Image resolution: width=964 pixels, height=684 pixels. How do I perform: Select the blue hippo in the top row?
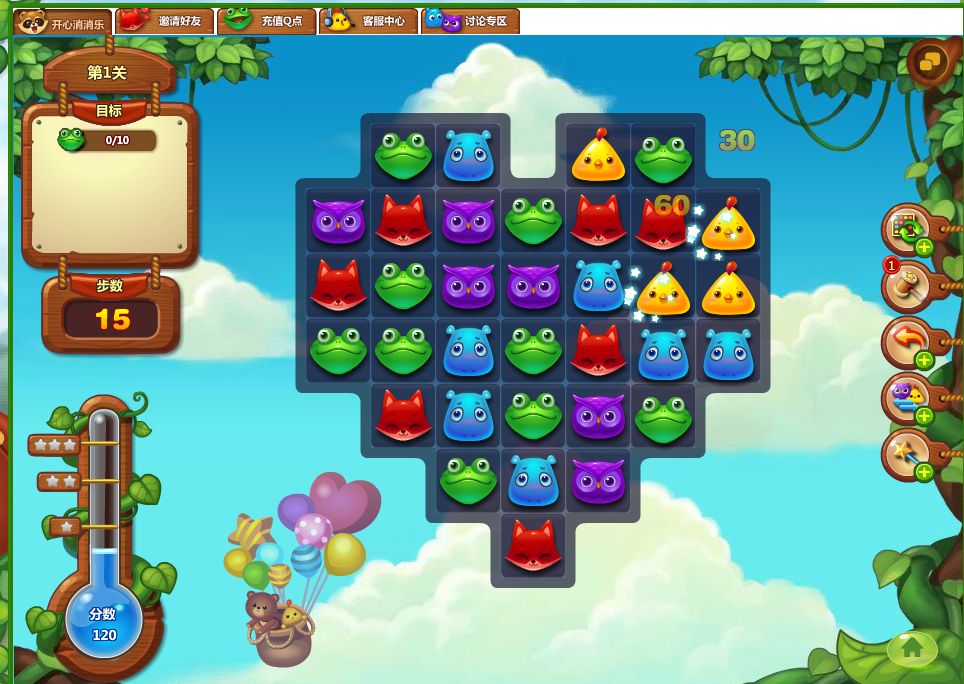click(468, 156)
